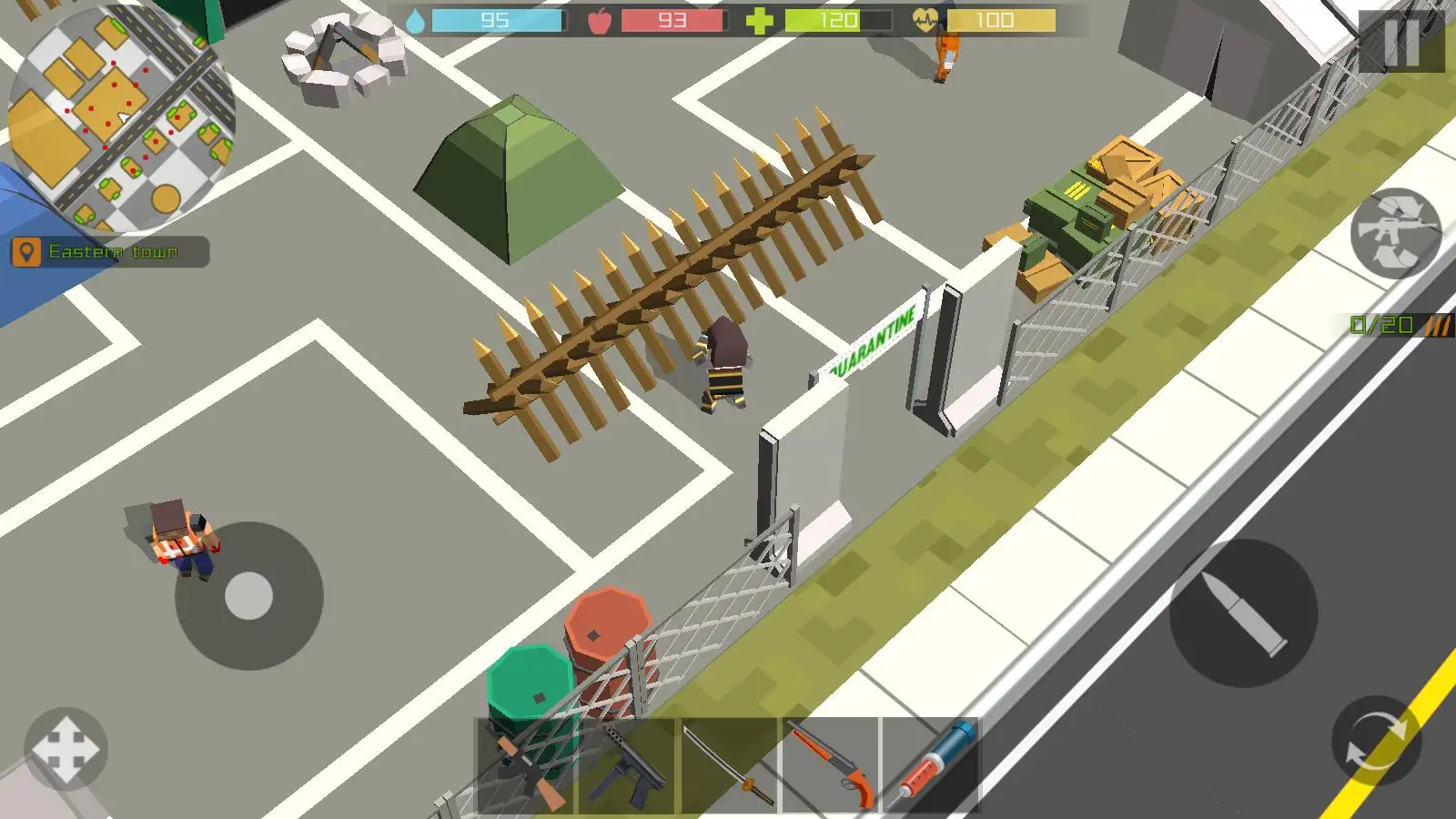Switch to the sawed-off shotgun slot
This screenshot has height=819, width=1456.
pyautogui.click(x=830, y=766)
